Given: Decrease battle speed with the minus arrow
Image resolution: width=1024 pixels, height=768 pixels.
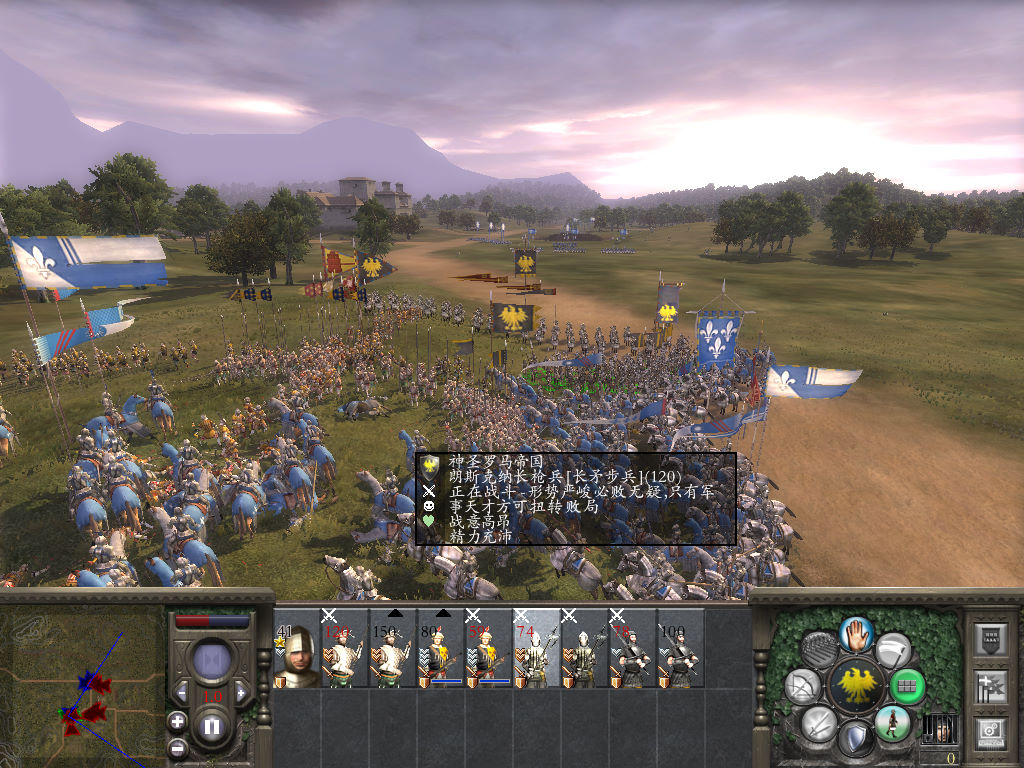Looking at the screenshot, I should point(182,692).
